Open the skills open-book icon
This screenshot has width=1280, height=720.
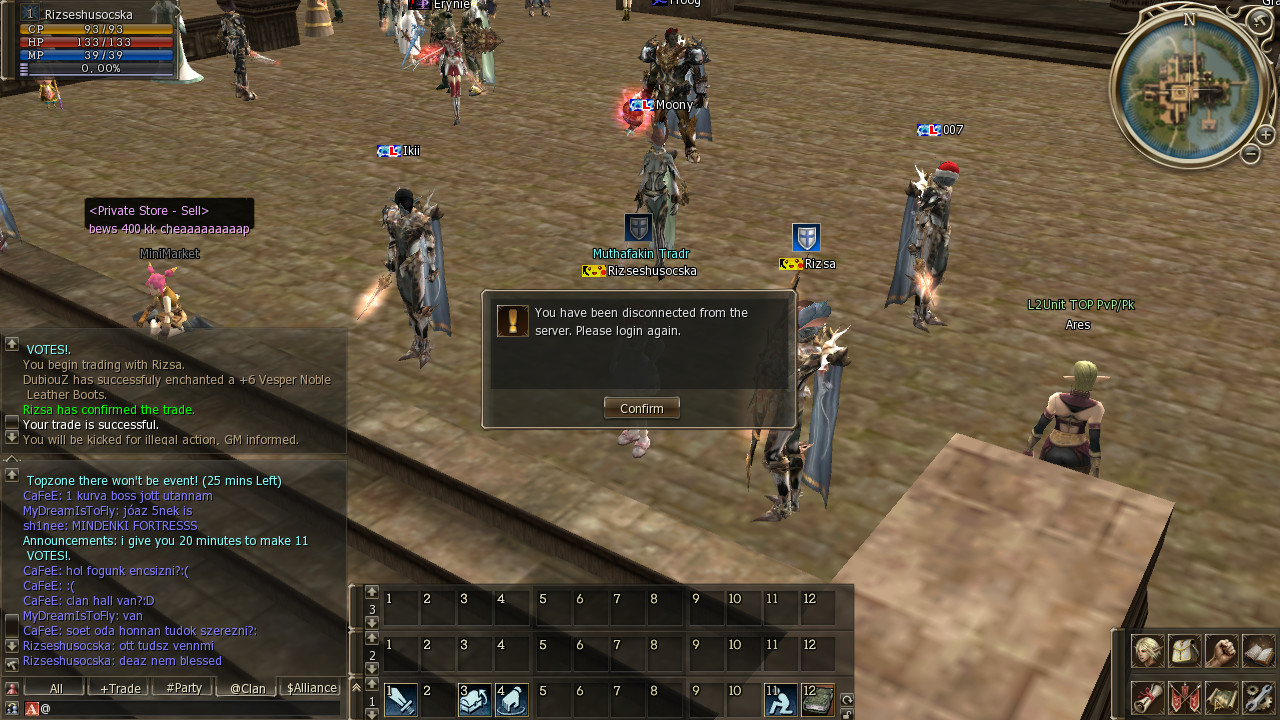point(1259,651)
